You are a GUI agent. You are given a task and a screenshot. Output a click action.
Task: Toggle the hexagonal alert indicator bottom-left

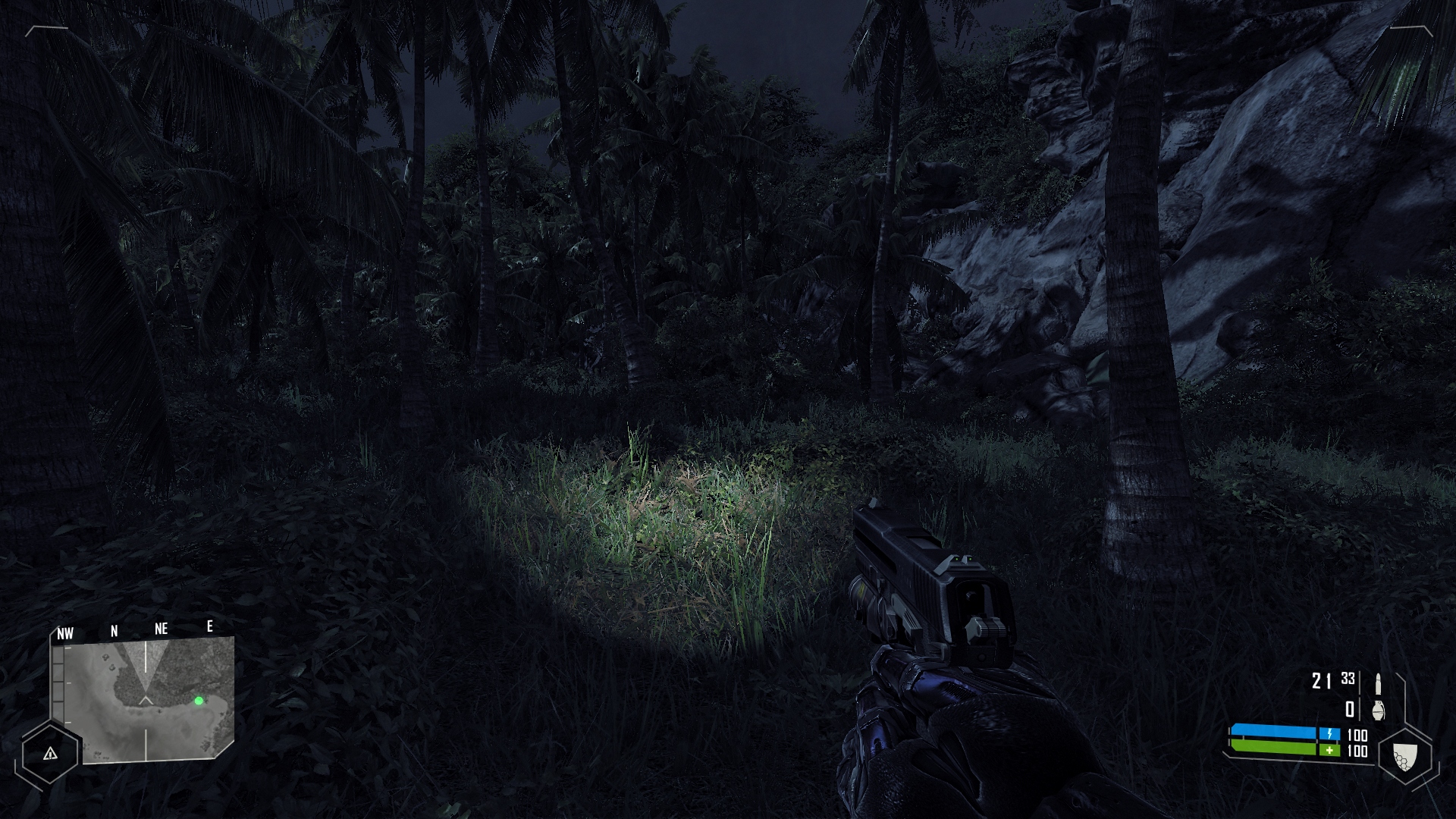(50, 755)
